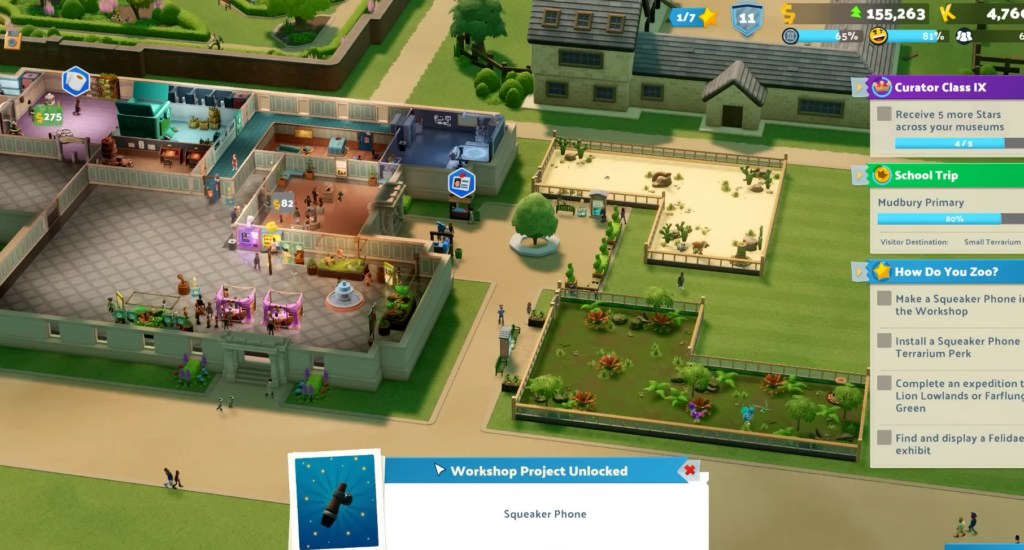Open the How Do You Zoo objective

click(943, 271)
